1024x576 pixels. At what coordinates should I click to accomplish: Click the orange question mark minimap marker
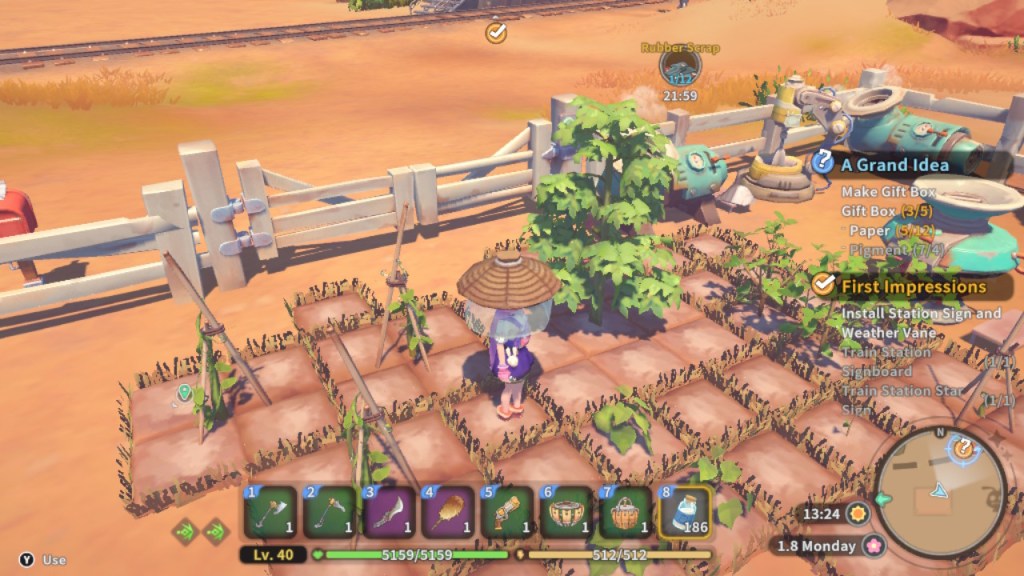click(964, 448)
